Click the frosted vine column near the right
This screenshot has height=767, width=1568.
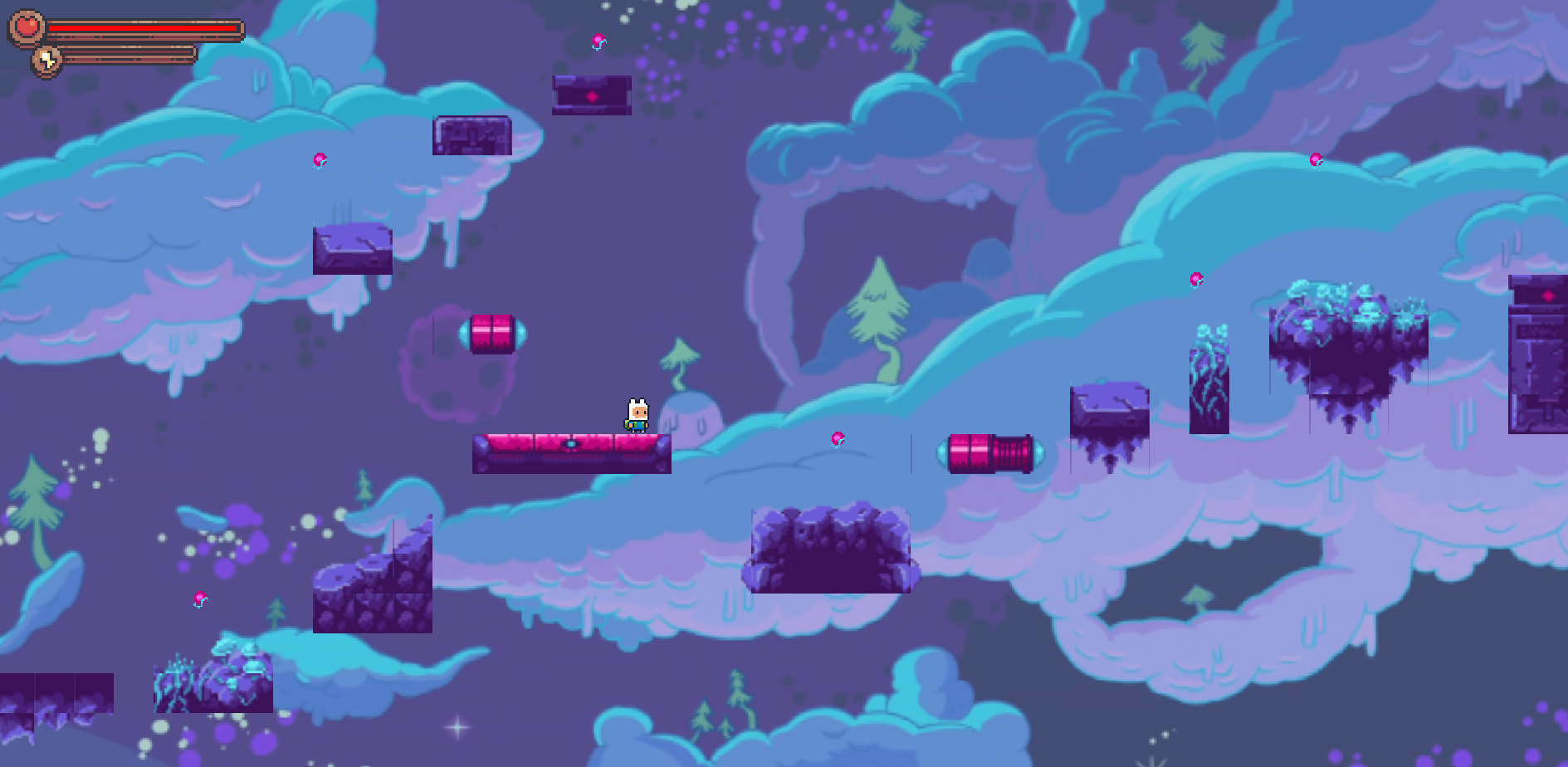(1211, 390)
